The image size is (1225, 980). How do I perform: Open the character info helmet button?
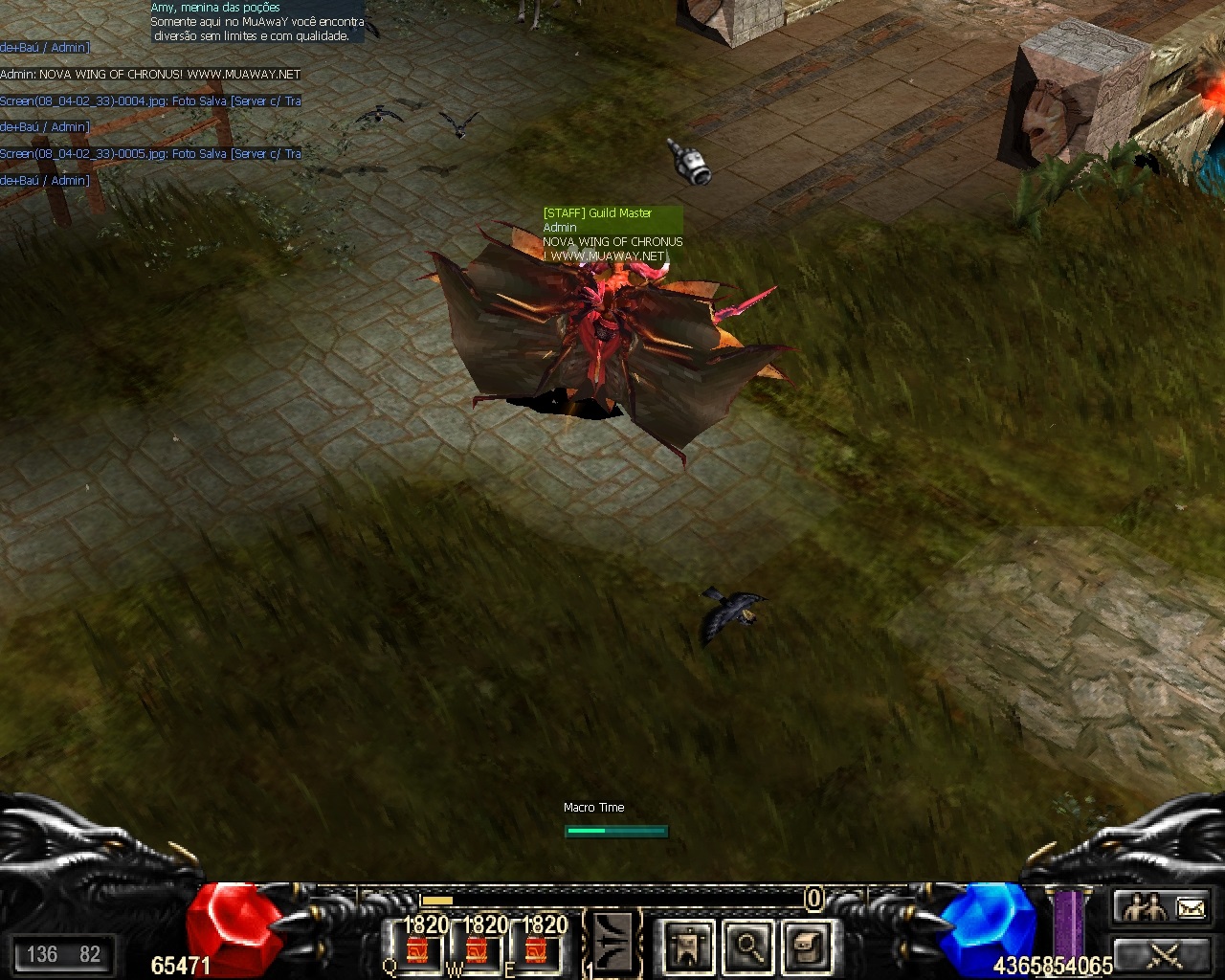(688, 947)
